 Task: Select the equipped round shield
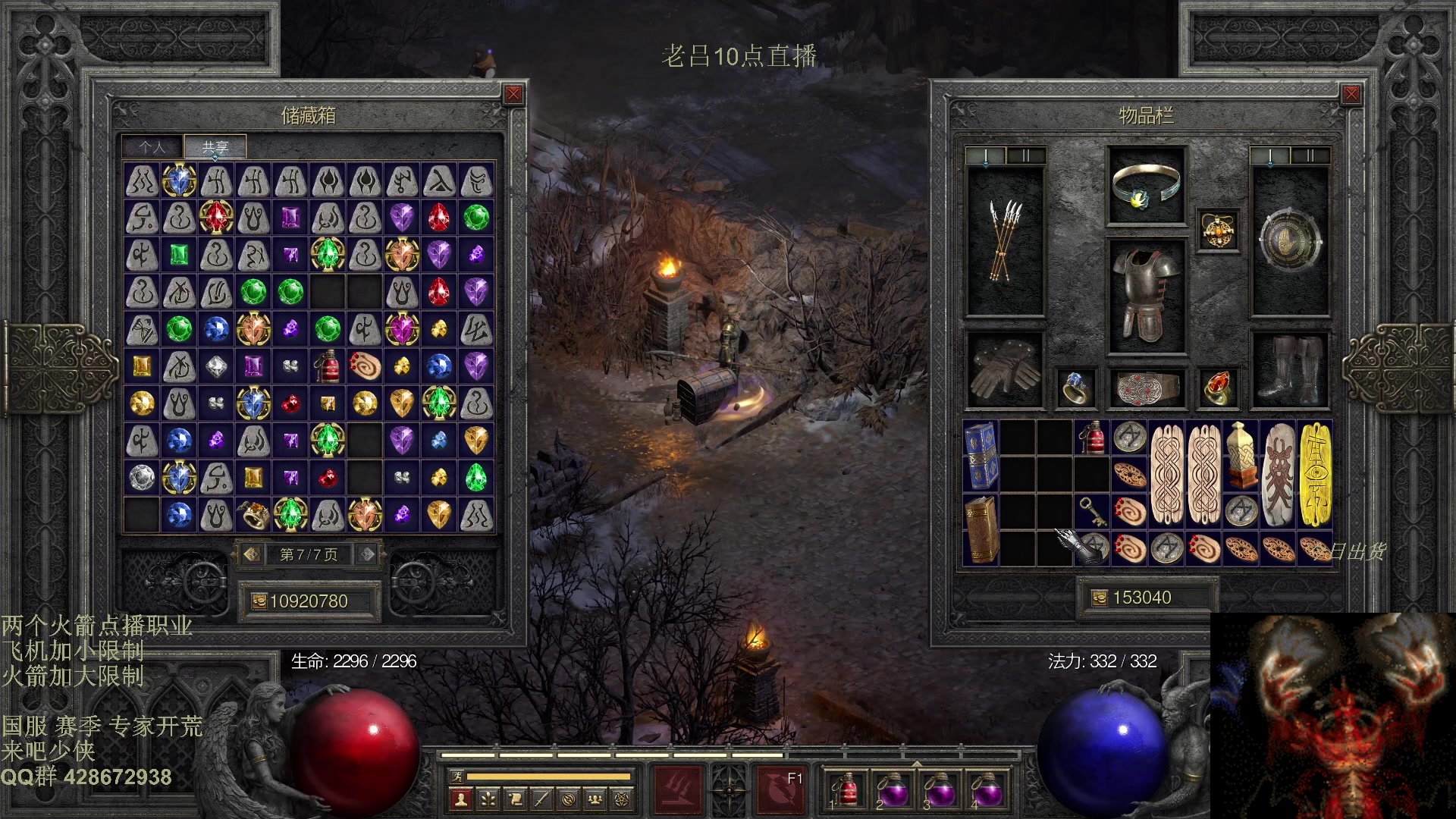(x=1289, y=241)
